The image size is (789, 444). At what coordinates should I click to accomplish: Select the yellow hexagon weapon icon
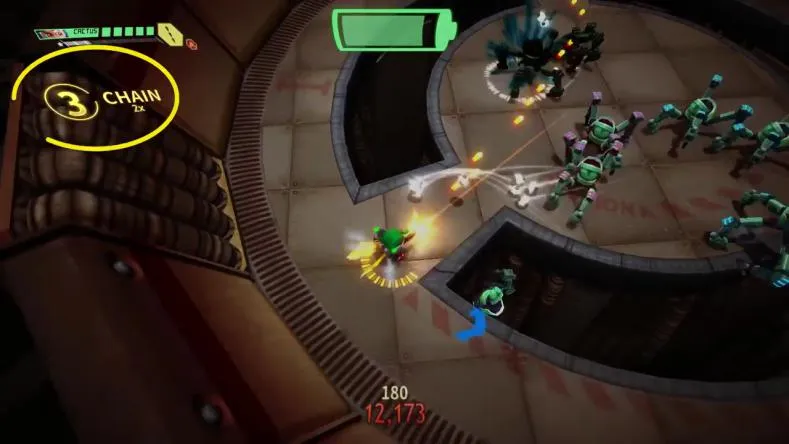(x=171, y=35)
